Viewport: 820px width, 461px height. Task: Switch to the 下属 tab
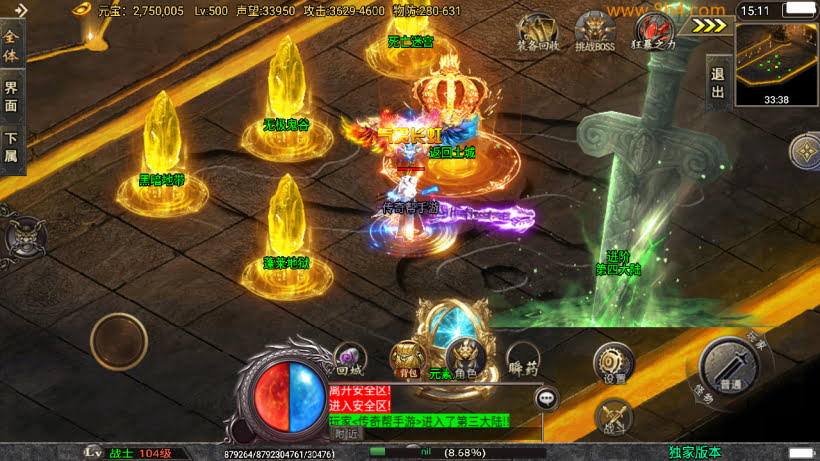(12, 147)
